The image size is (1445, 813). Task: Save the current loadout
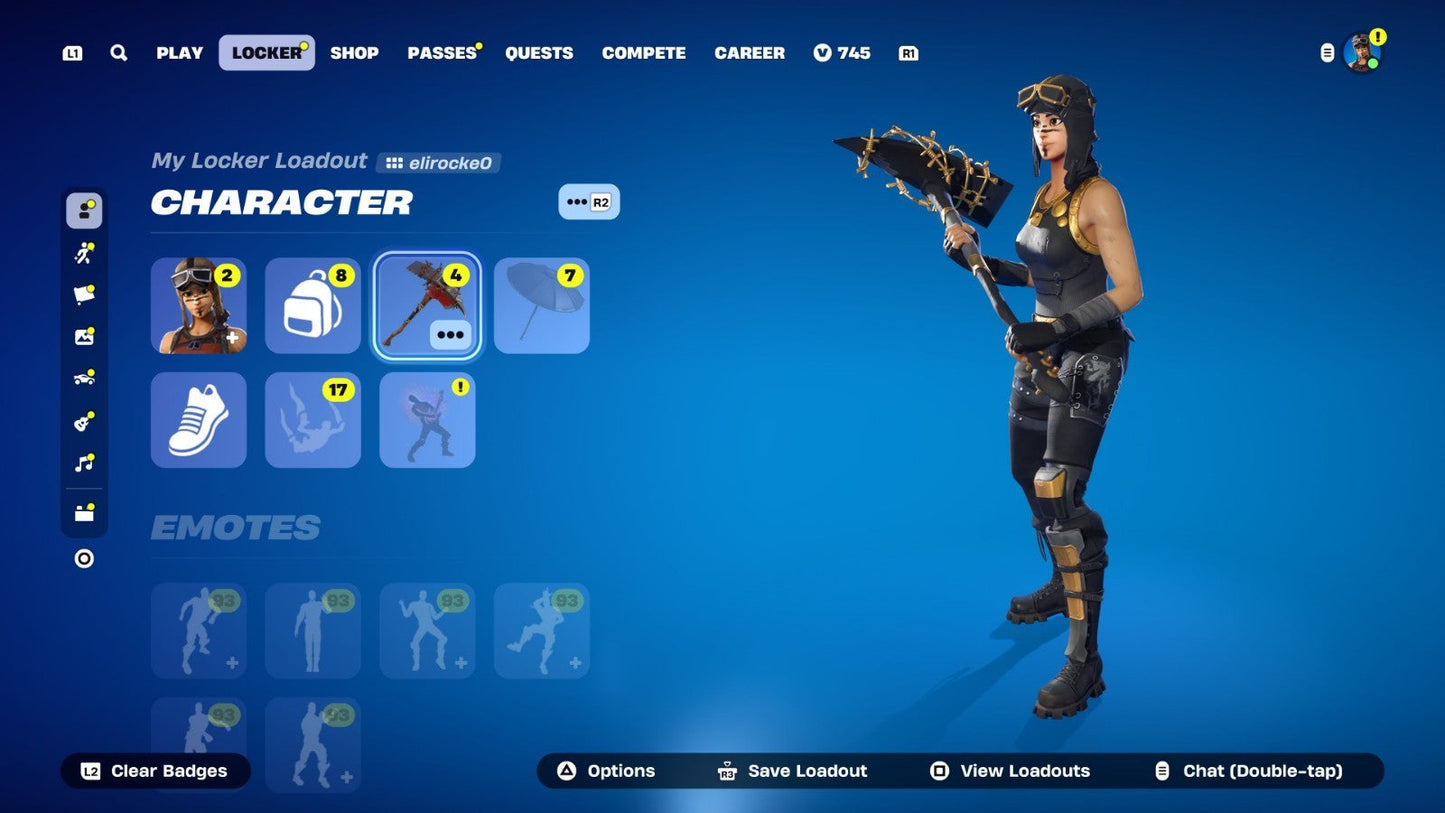(791, 771)
